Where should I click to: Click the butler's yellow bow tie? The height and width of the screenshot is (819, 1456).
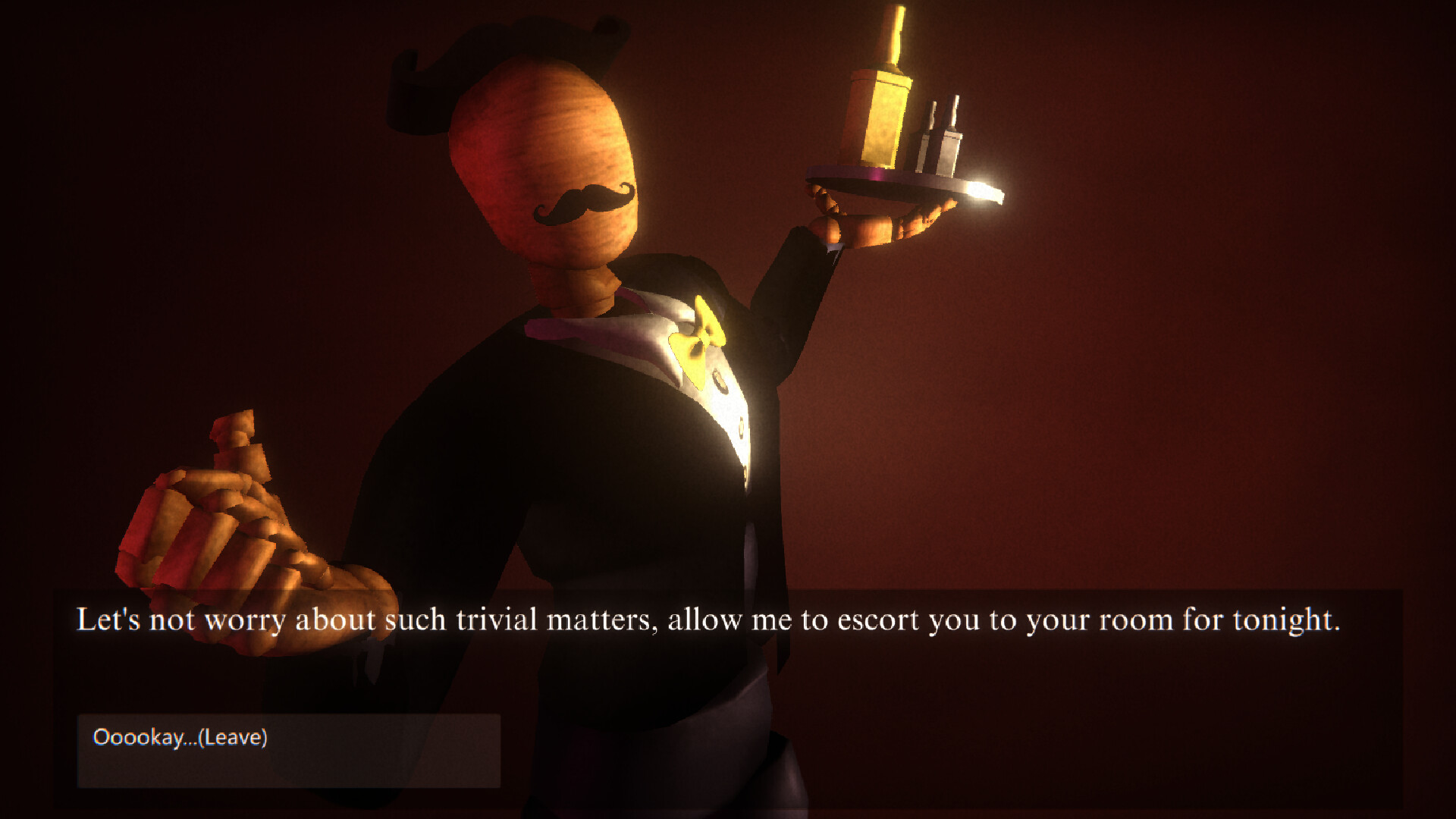tap(701, 334)
